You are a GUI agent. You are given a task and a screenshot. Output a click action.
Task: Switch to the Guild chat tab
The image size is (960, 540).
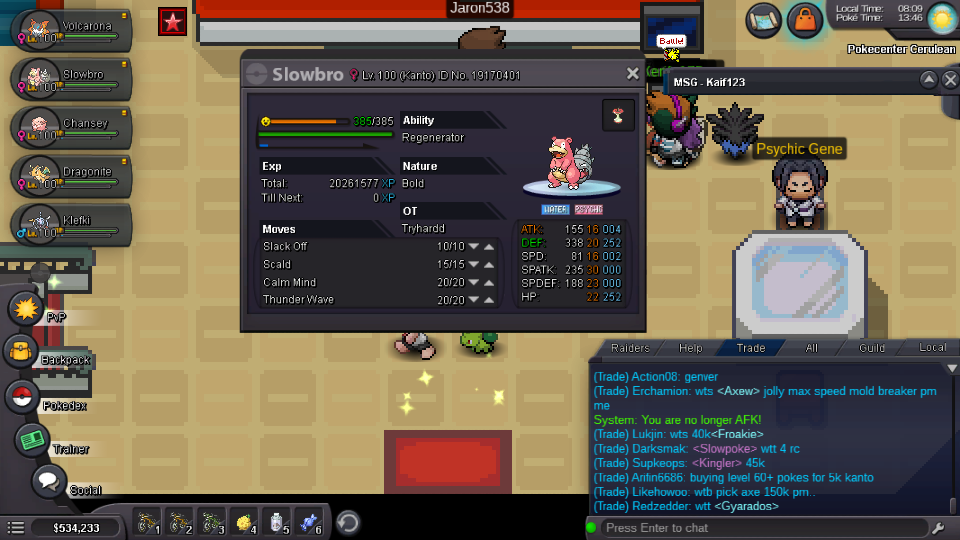(872, 348)
